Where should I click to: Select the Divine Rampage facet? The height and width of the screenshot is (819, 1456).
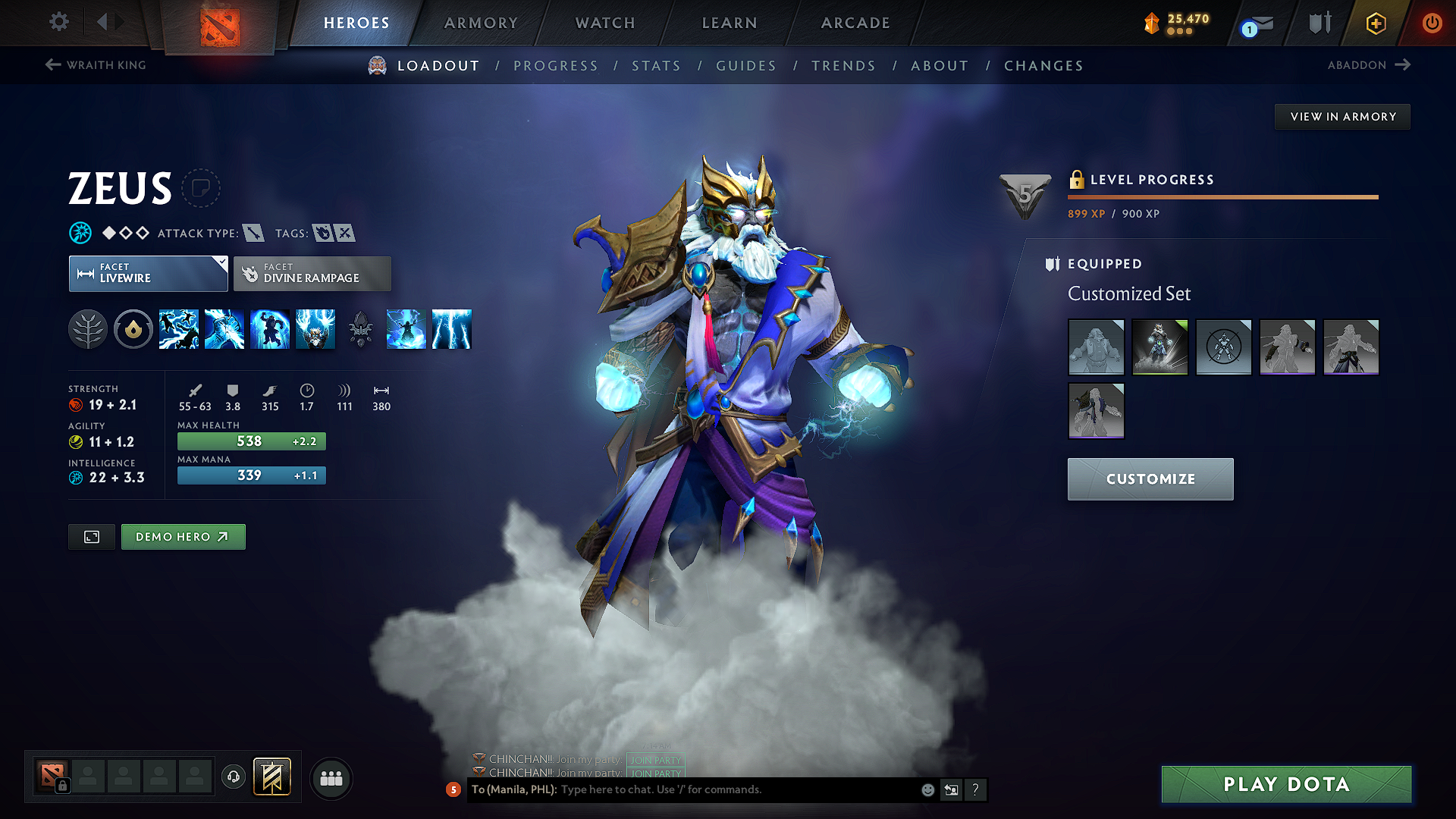[x=312, y=273]
